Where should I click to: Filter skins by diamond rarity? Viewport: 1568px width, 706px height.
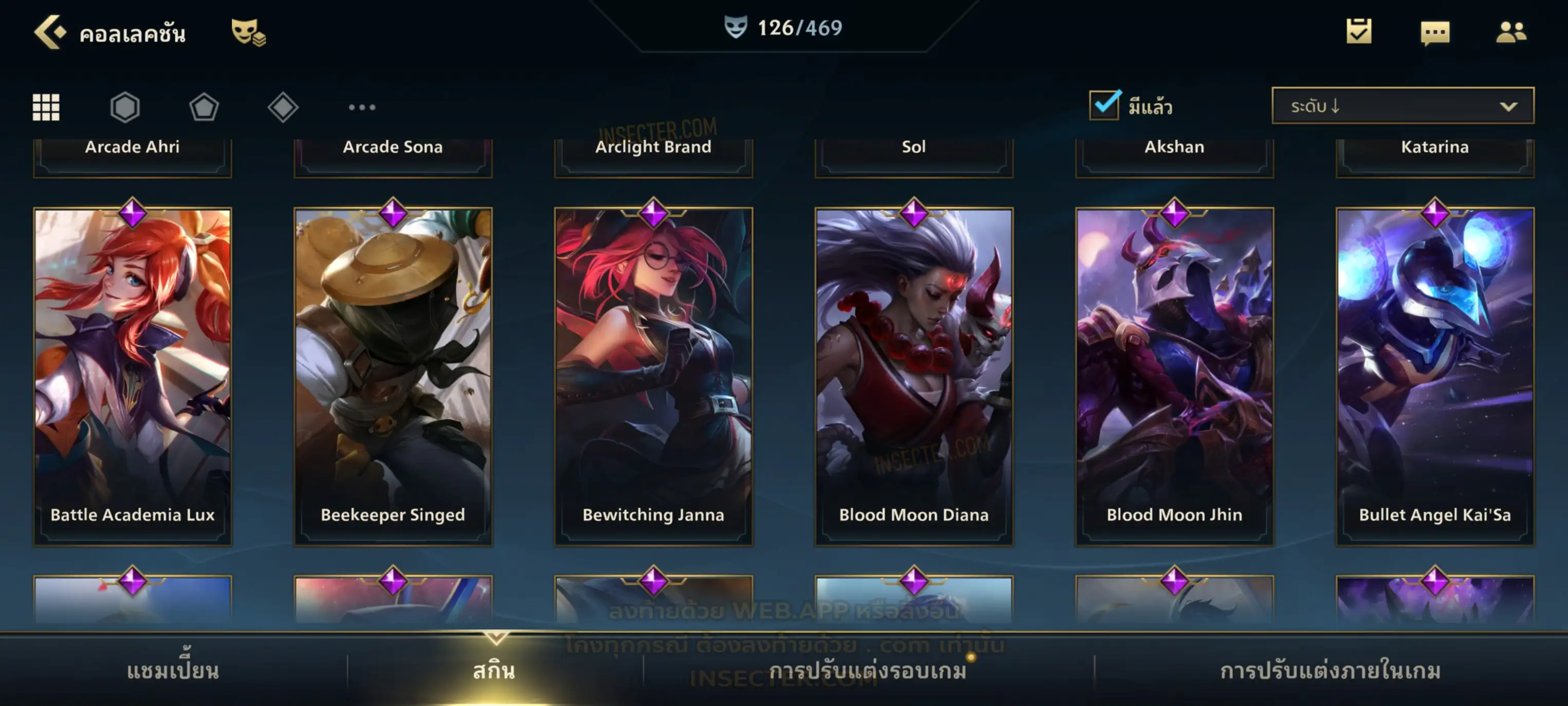click(x=283, y=107)
